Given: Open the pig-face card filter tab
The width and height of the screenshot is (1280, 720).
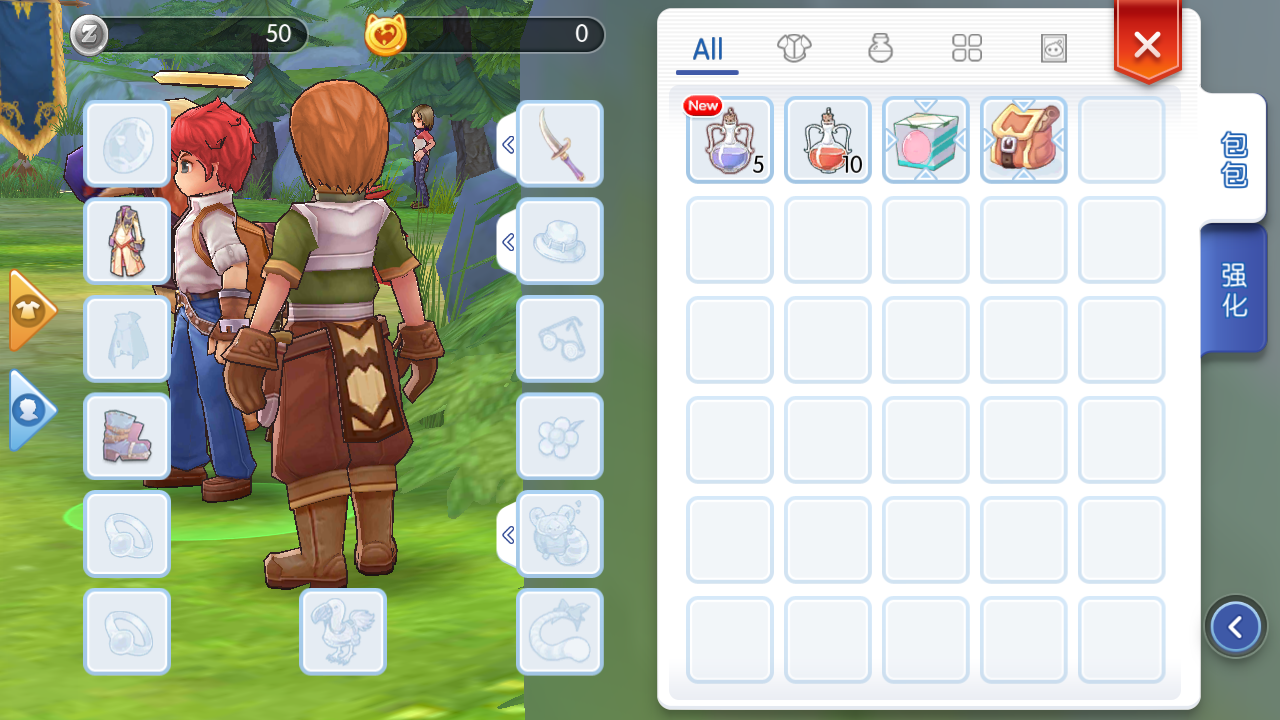Looking at the screenshot, I should pos(1053,48).
